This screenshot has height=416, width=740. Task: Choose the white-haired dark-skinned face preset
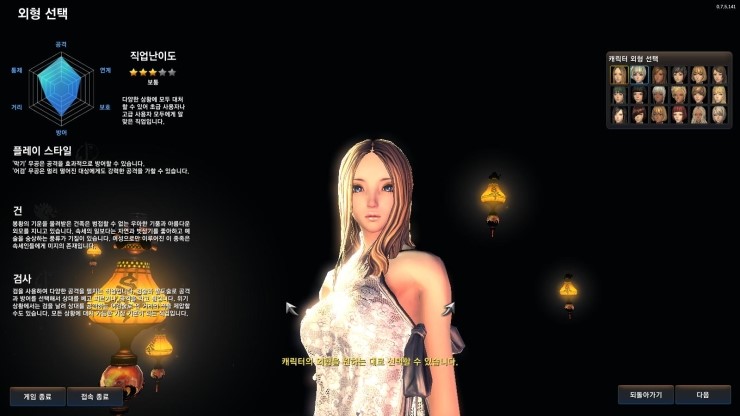click(659, 95)
